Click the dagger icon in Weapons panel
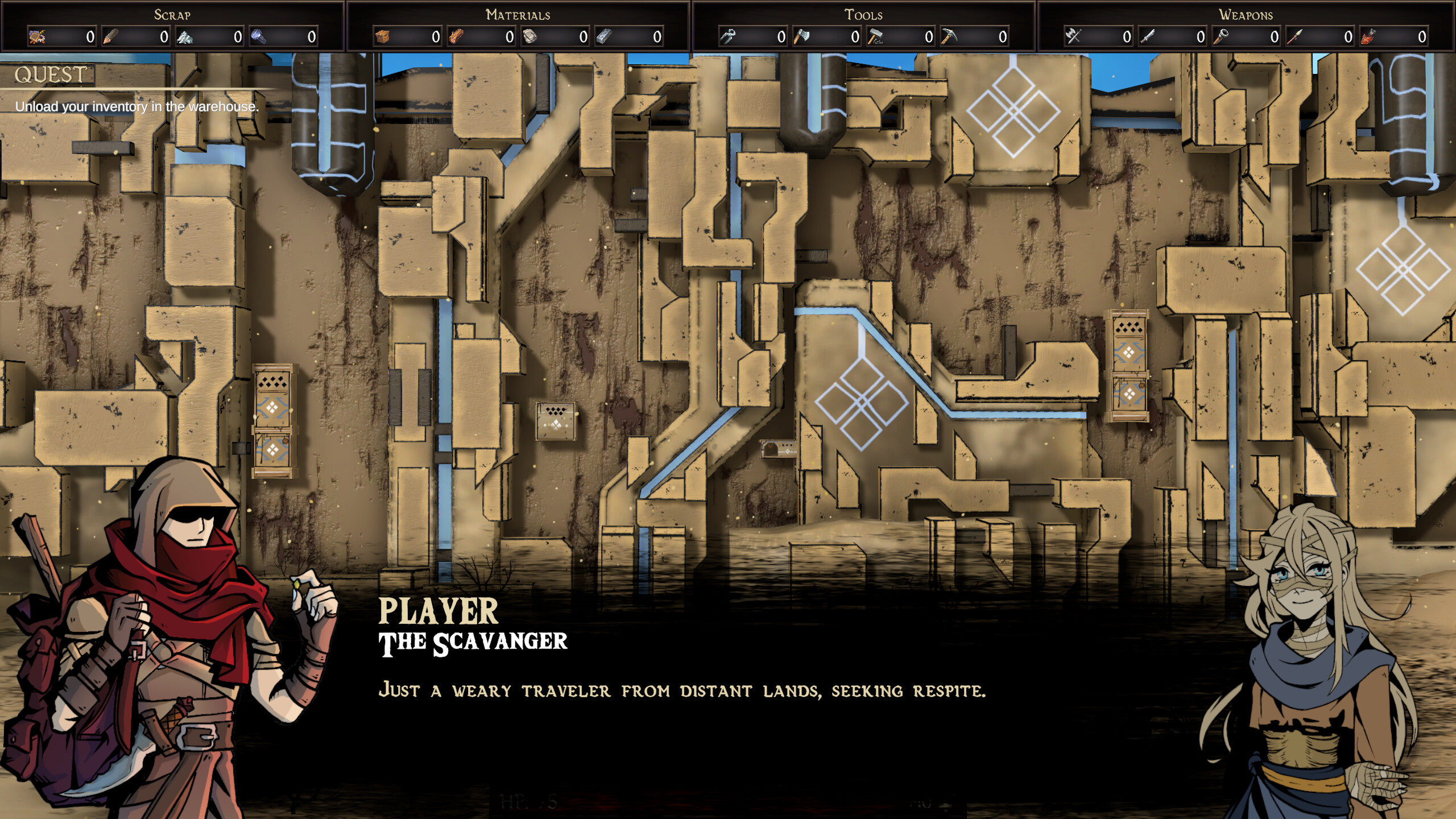 (1147, 37)
